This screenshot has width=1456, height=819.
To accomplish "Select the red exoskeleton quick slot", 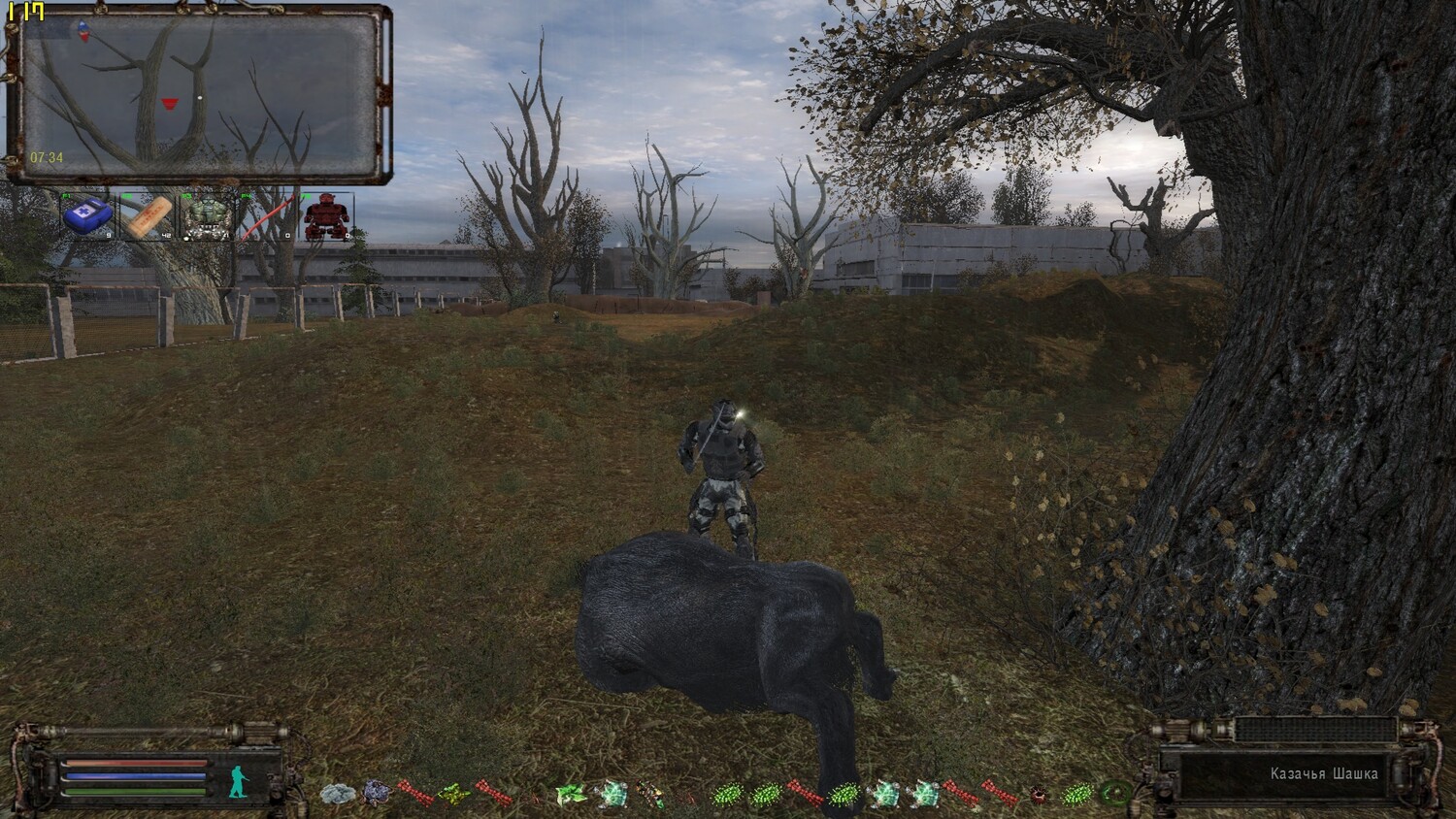I will [326, 215].
